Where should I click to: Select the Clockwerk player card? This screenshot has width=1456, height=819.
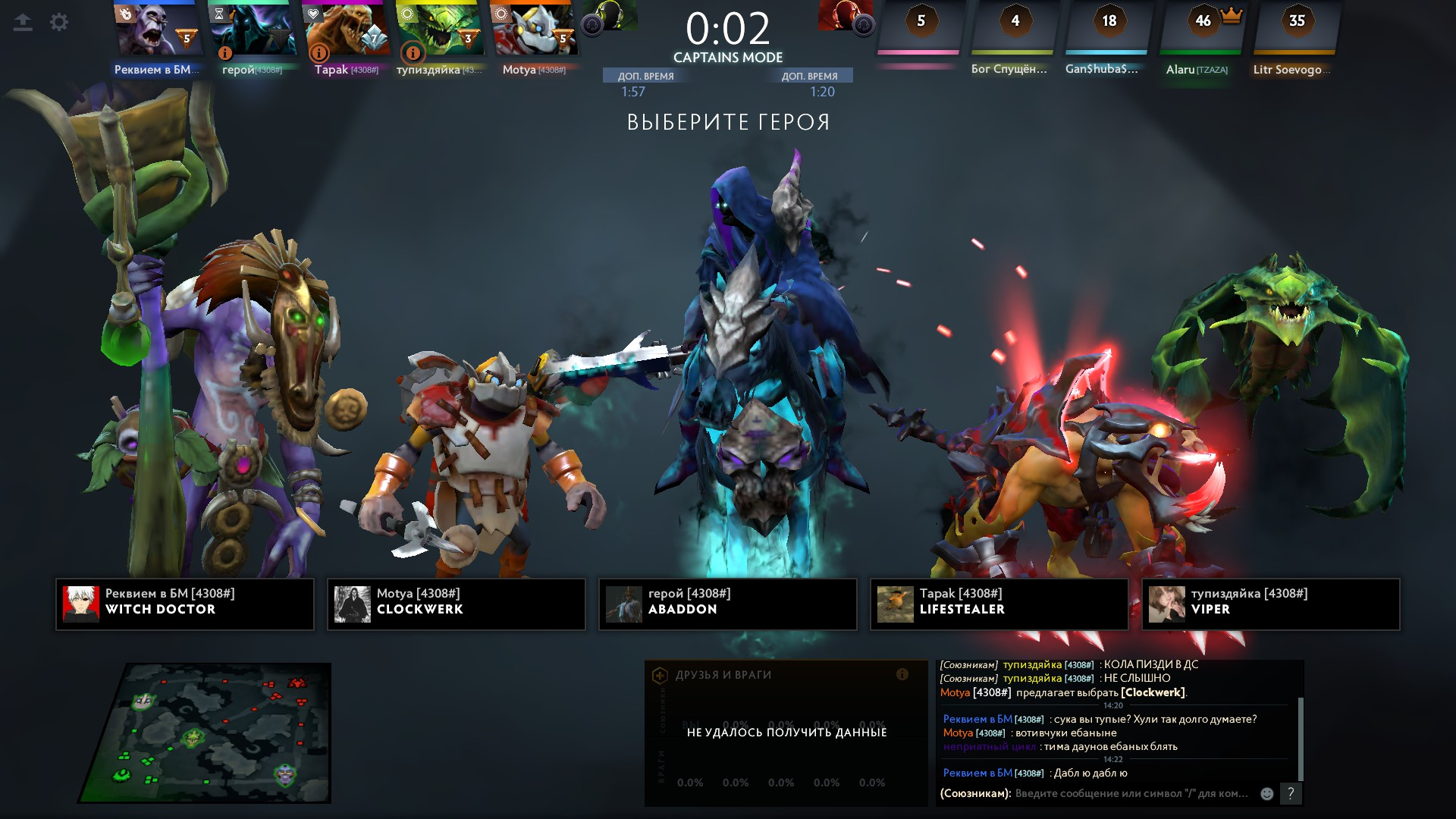(x=457, y=604)
